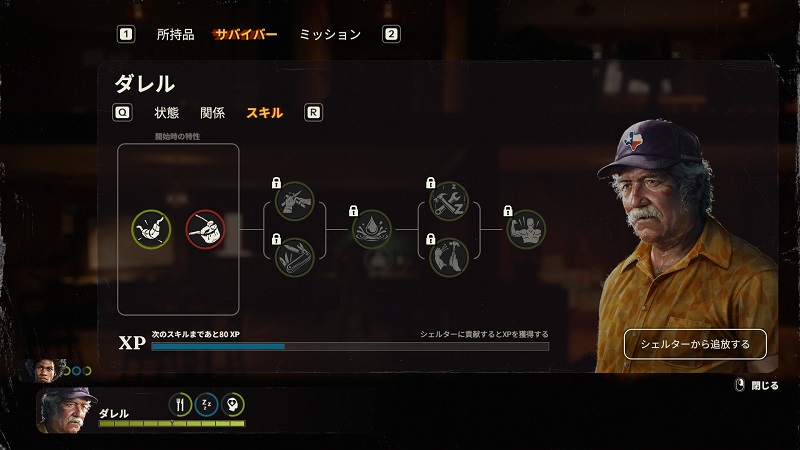Image resolution: width=800 pixels, height=450 pixels.
Task: Click the head-with-heart morale icon
Action: [x=233, y=404]
